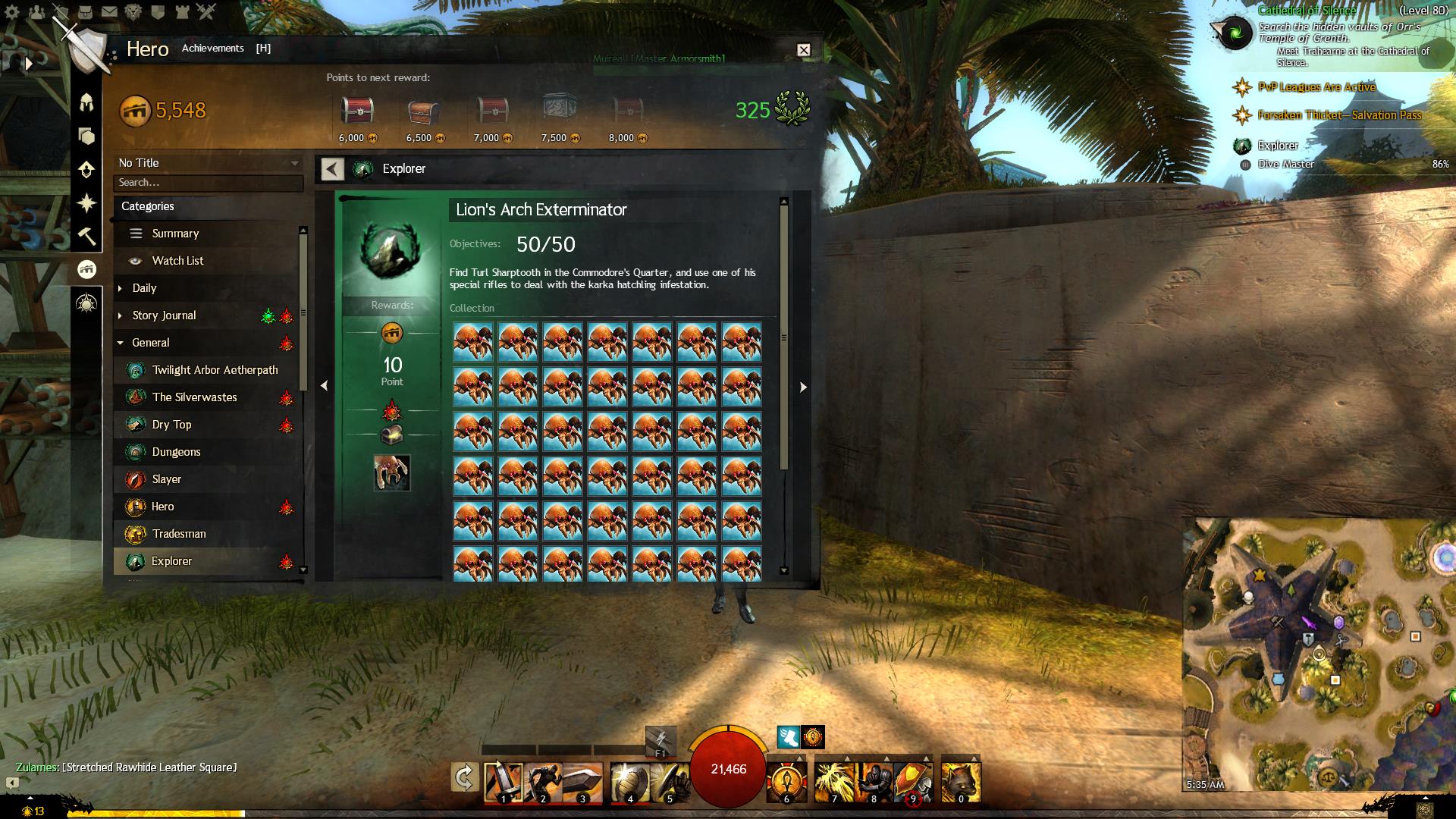Image resolution: width=1456 pixels, height=819 pixels.
Task: Close the Hero achievements panel
Action: pyautogui.click(x=804, y=50)
